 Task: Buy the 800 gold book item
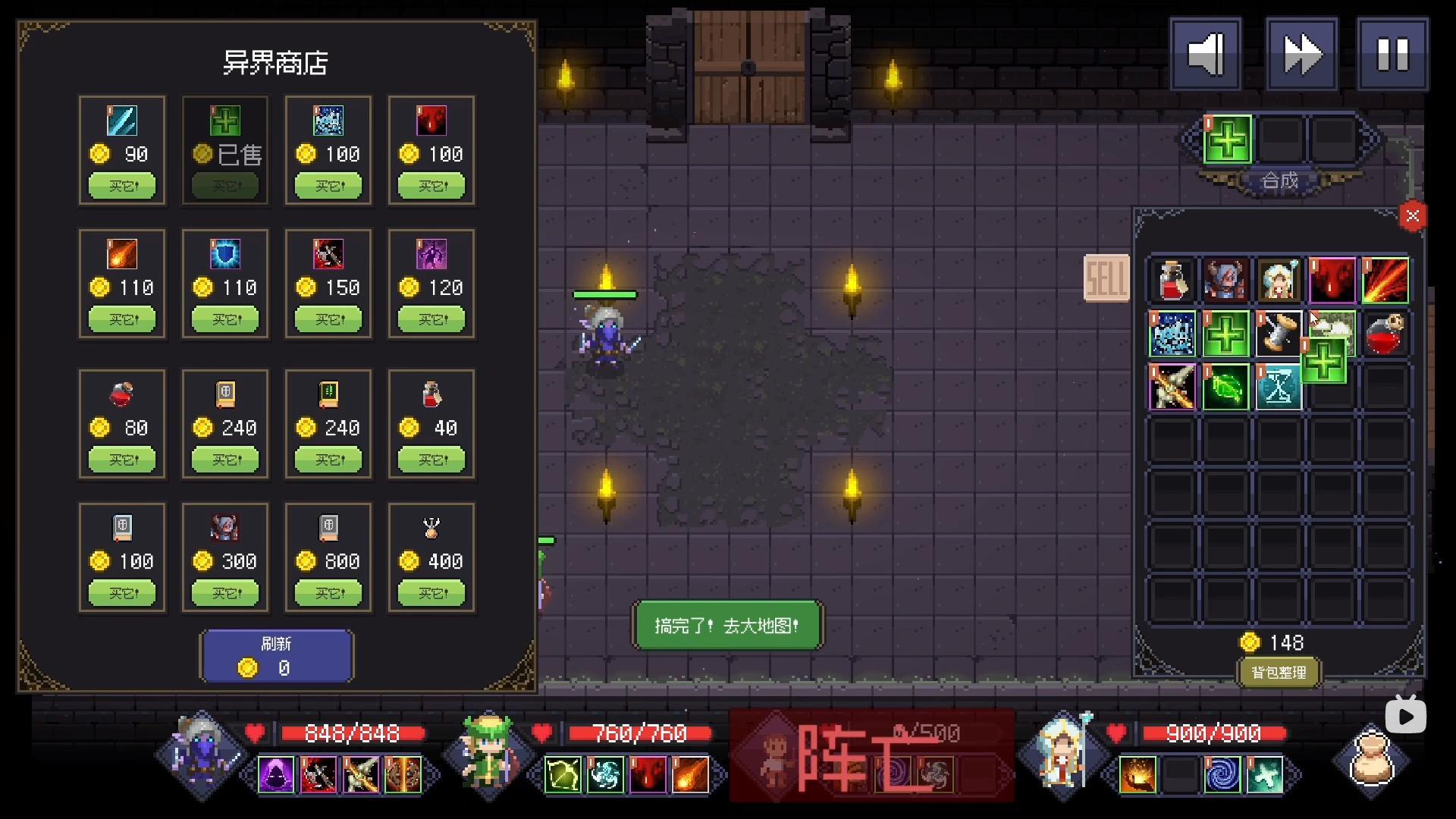click(328, 593)
